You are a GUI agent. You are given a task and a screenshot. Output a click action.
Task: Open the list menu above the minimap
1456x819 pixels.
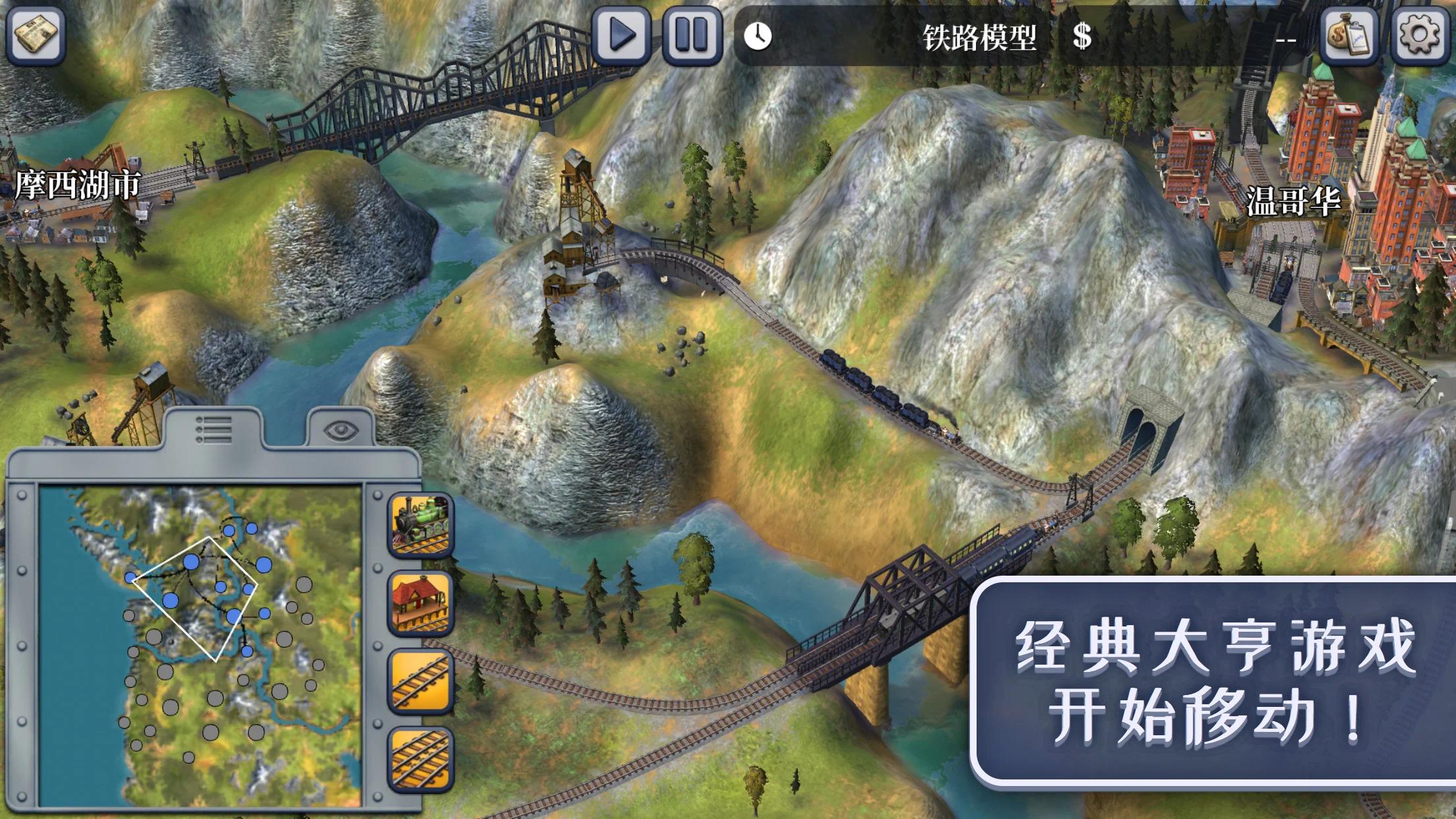coord(215,429)
